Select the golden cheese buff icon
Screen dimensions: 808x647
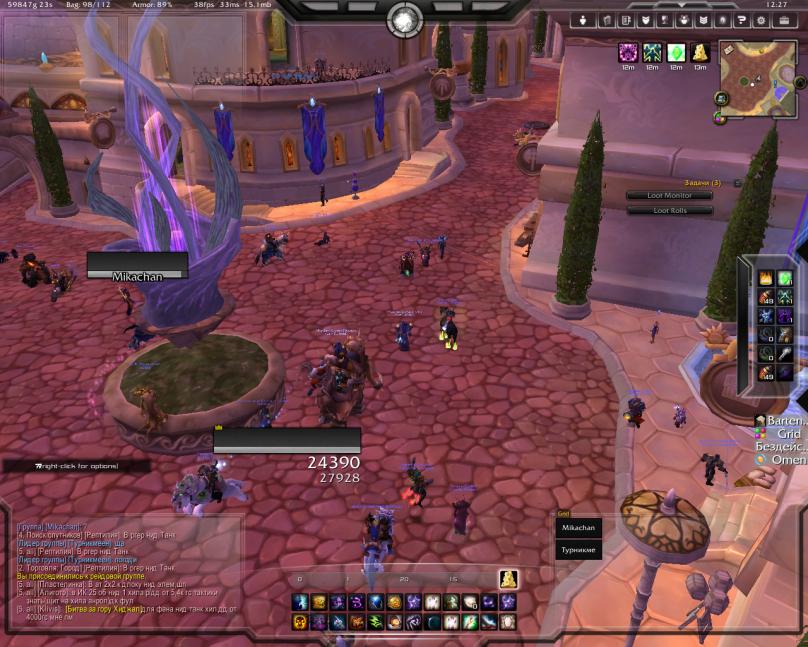[x=700, y=52]
